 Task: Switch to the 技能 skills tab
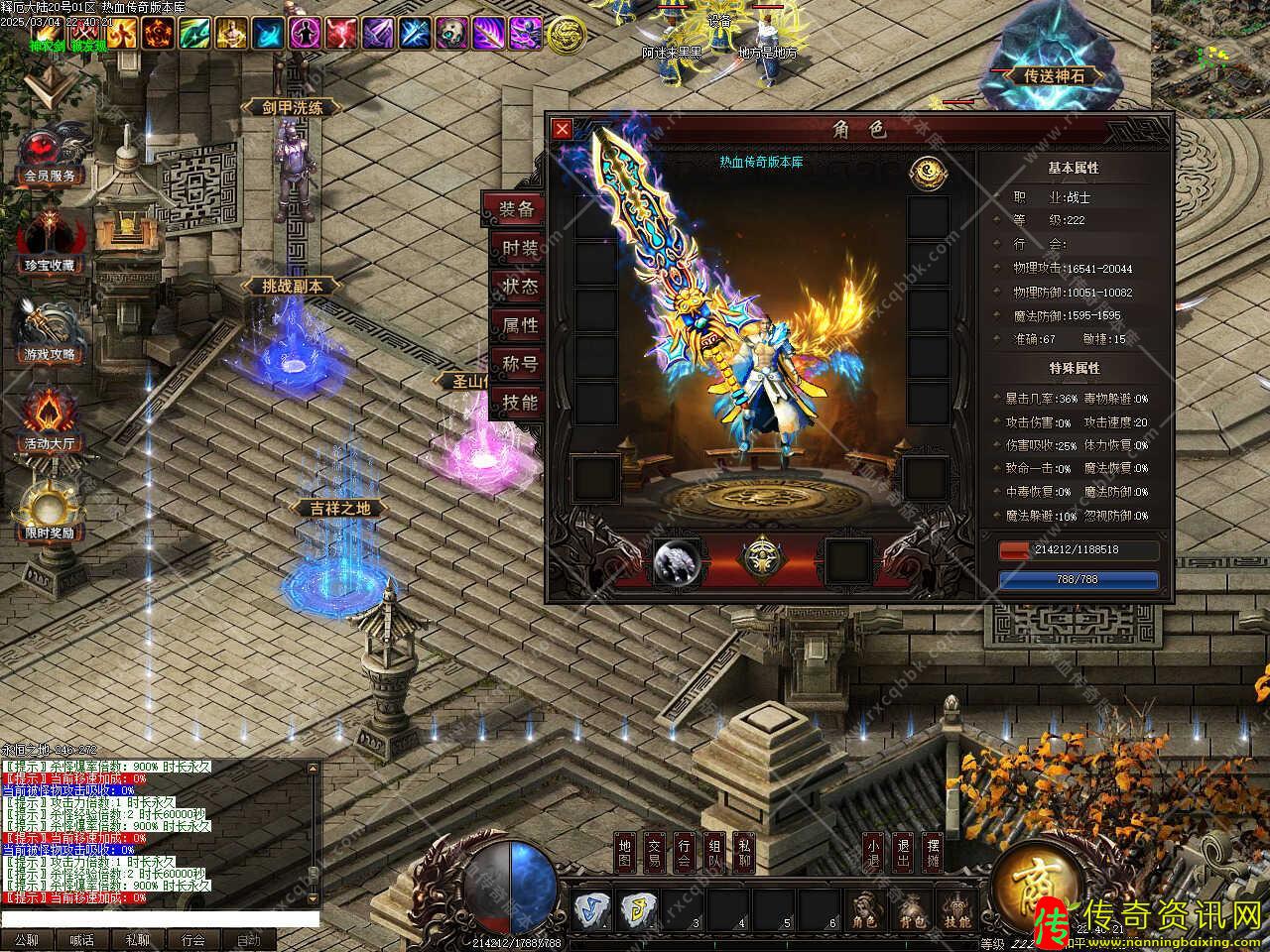click(x=518, y=403)
